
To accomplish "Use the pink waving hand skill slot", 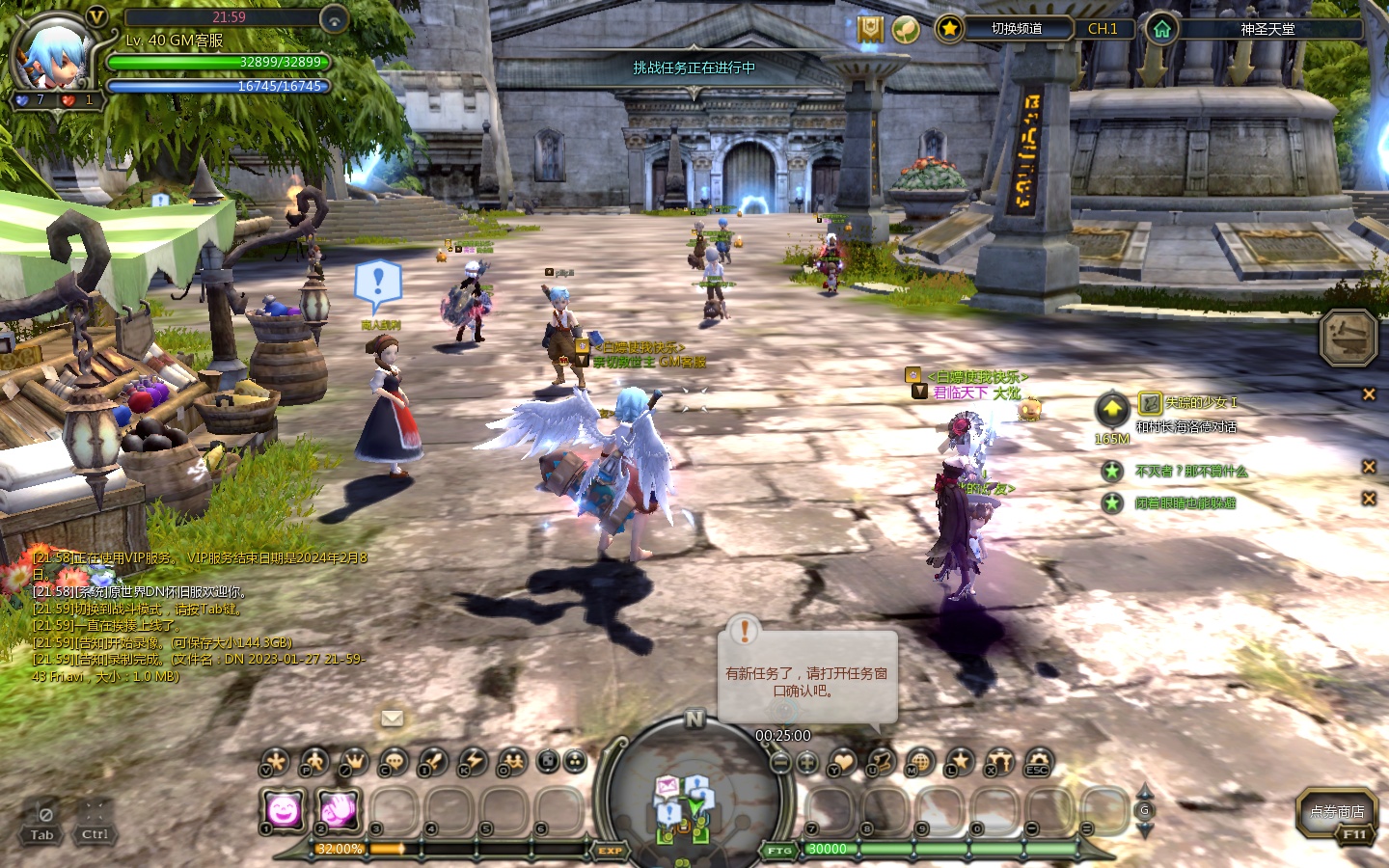I will (x=340, y=810).
